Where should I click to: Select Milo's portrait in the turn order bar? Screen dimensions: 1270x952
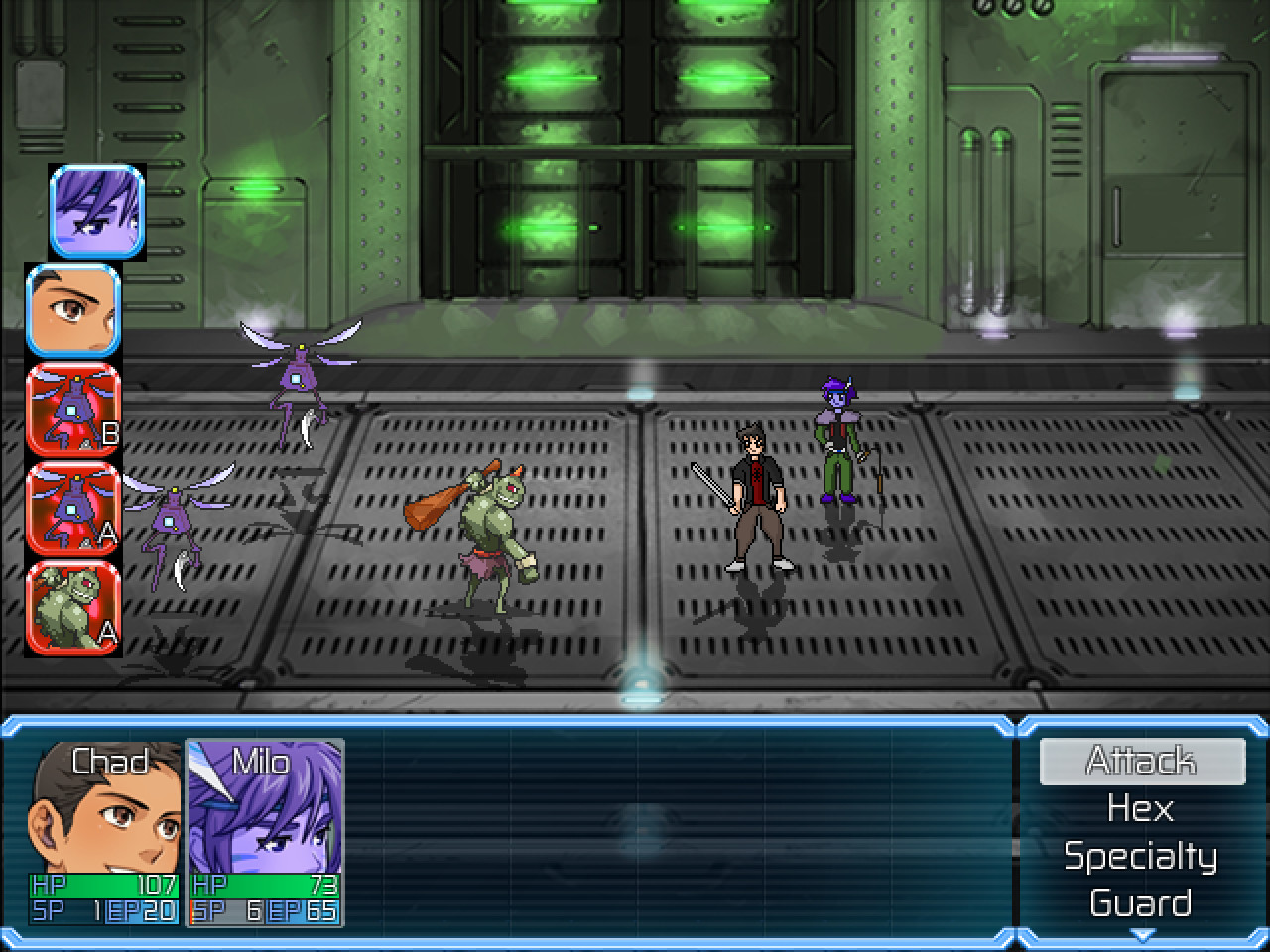94,212
